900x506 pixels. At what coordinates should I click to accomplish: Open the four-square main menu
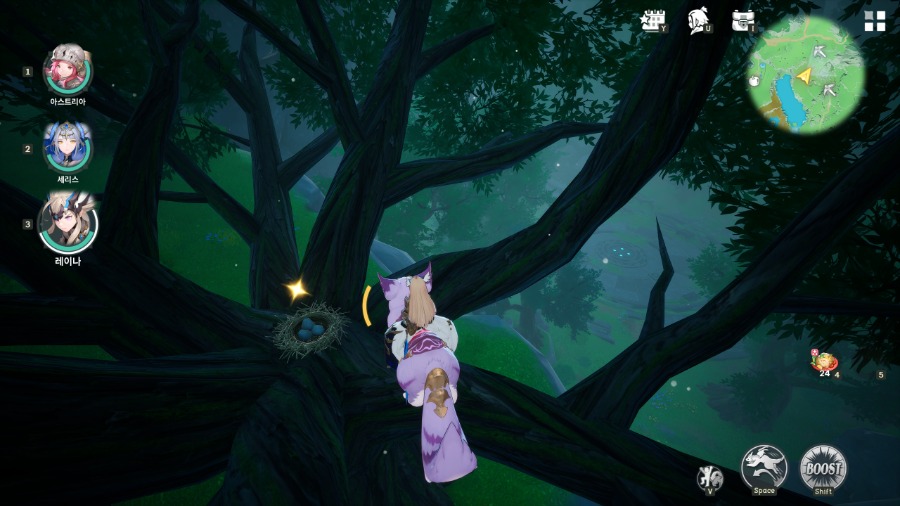[875, 22]
